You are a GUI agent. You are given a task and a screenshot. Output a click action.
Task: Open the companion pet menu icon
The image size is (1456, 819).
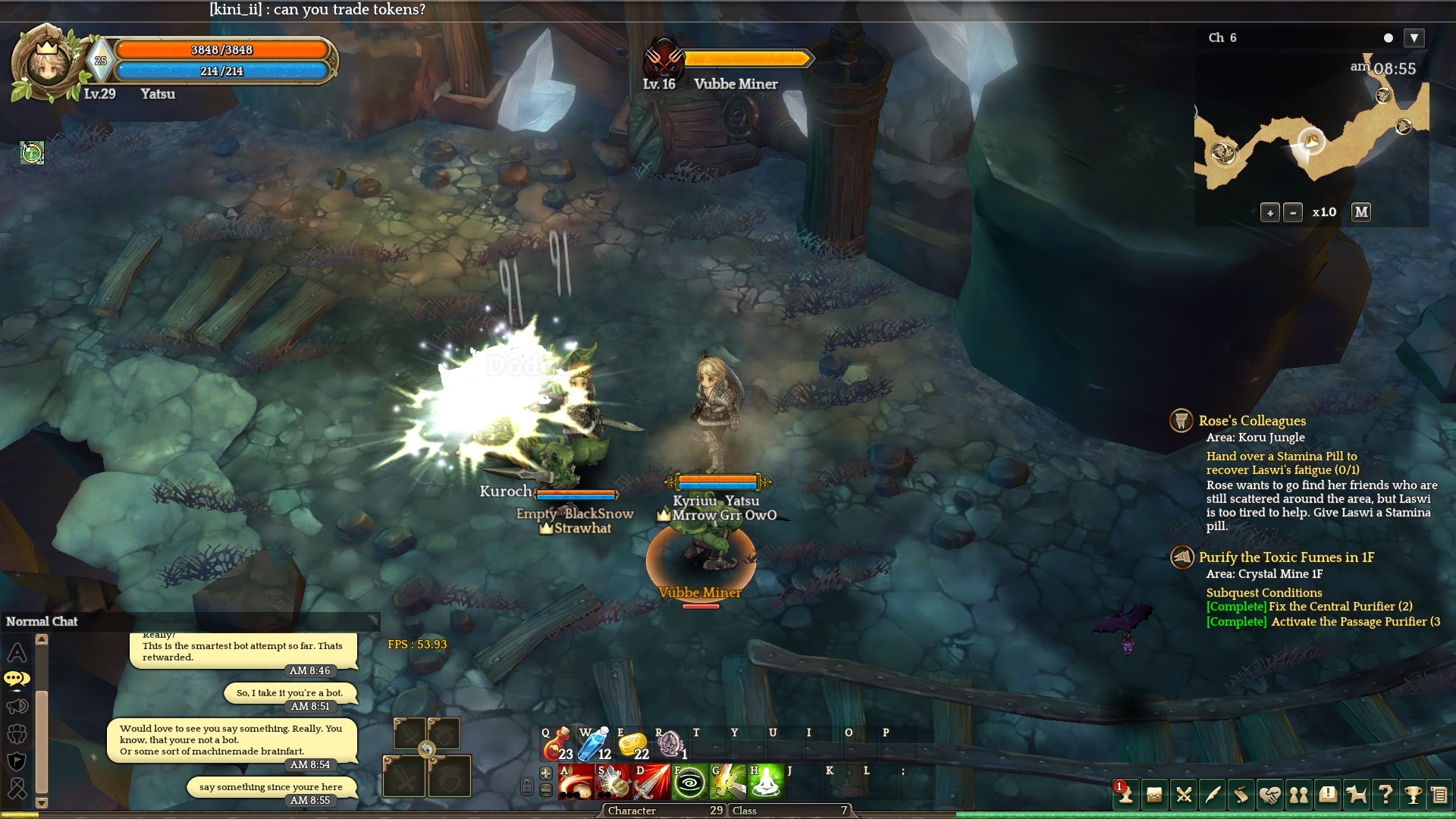tap(1356, 795)
